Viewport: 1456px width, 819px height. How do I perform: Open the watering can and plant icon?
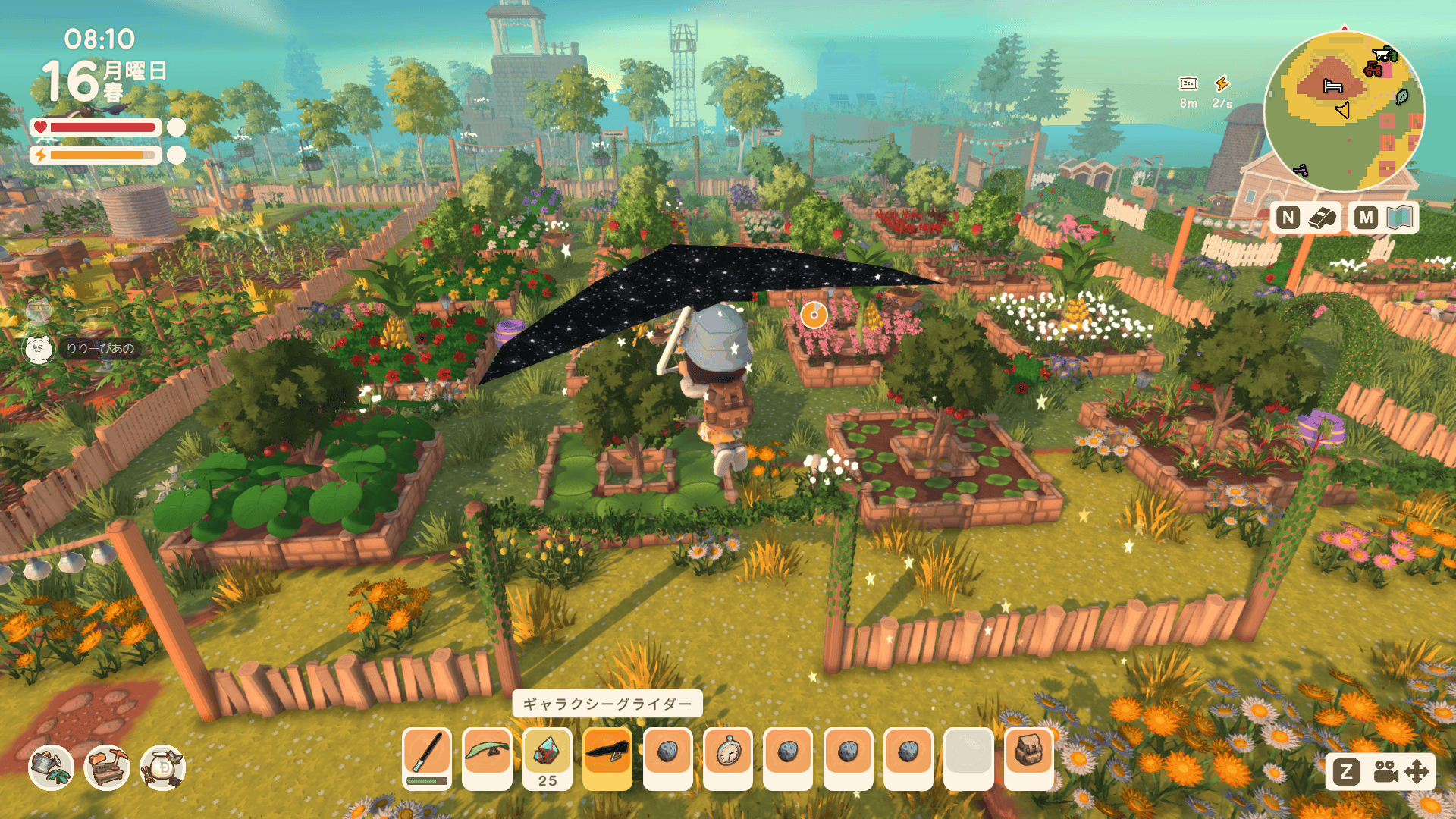click(51, 767)
